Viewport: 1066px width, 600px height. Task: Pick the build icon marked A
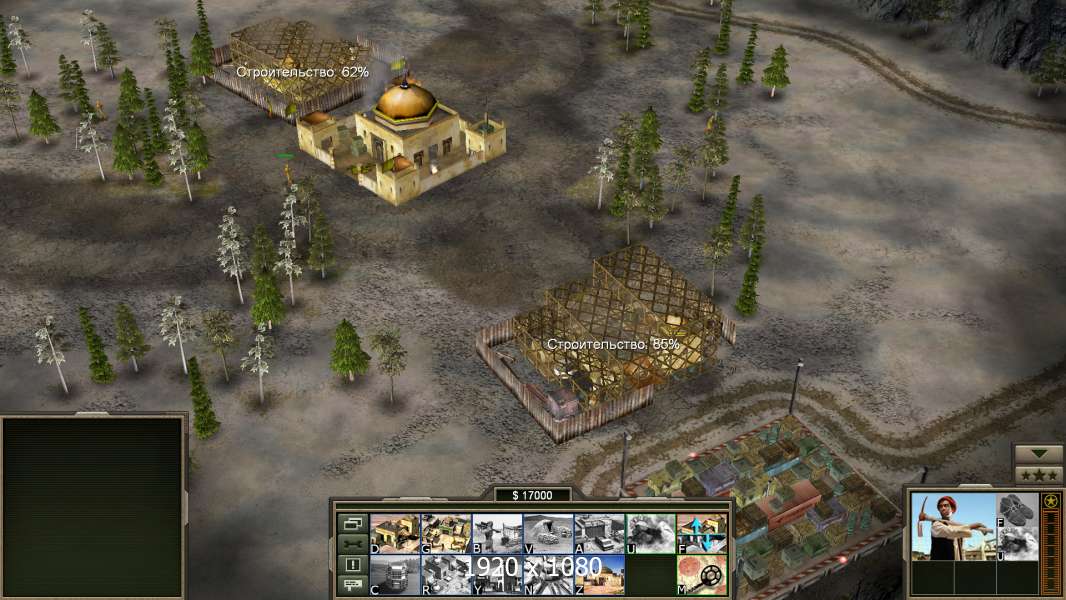click(599, 534)
